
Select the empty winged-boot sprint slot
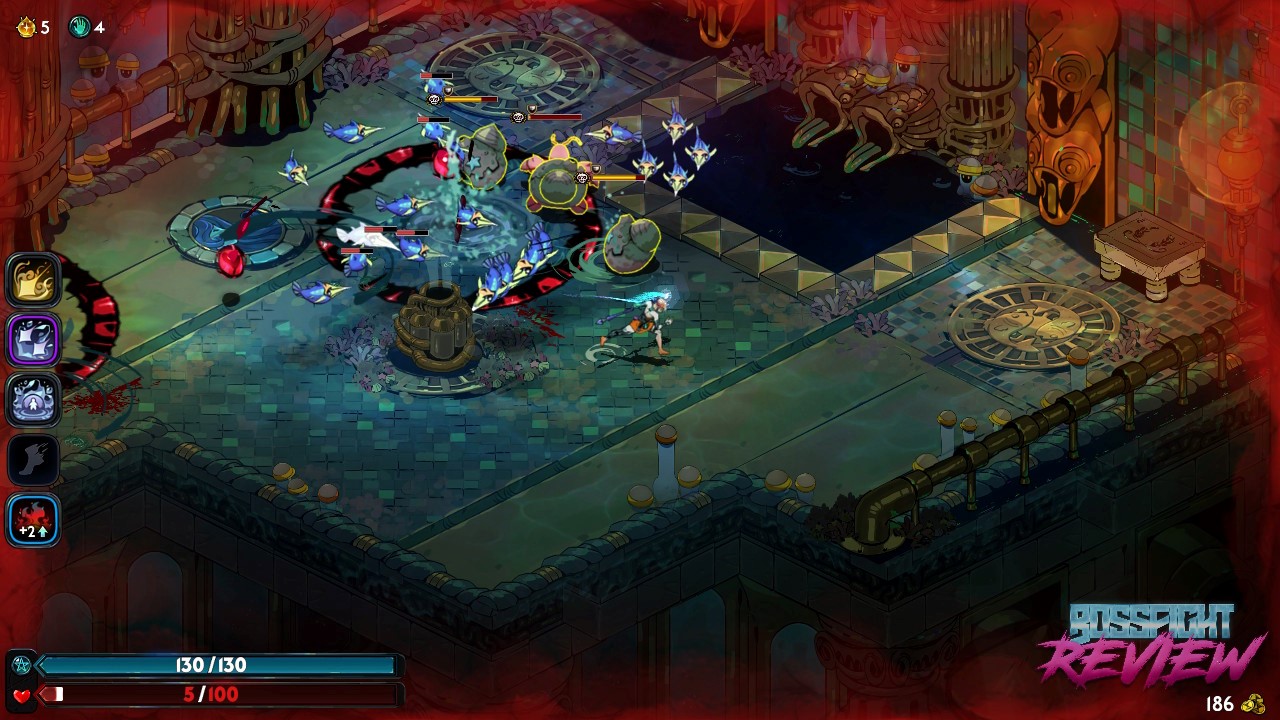tap(34, 460)
